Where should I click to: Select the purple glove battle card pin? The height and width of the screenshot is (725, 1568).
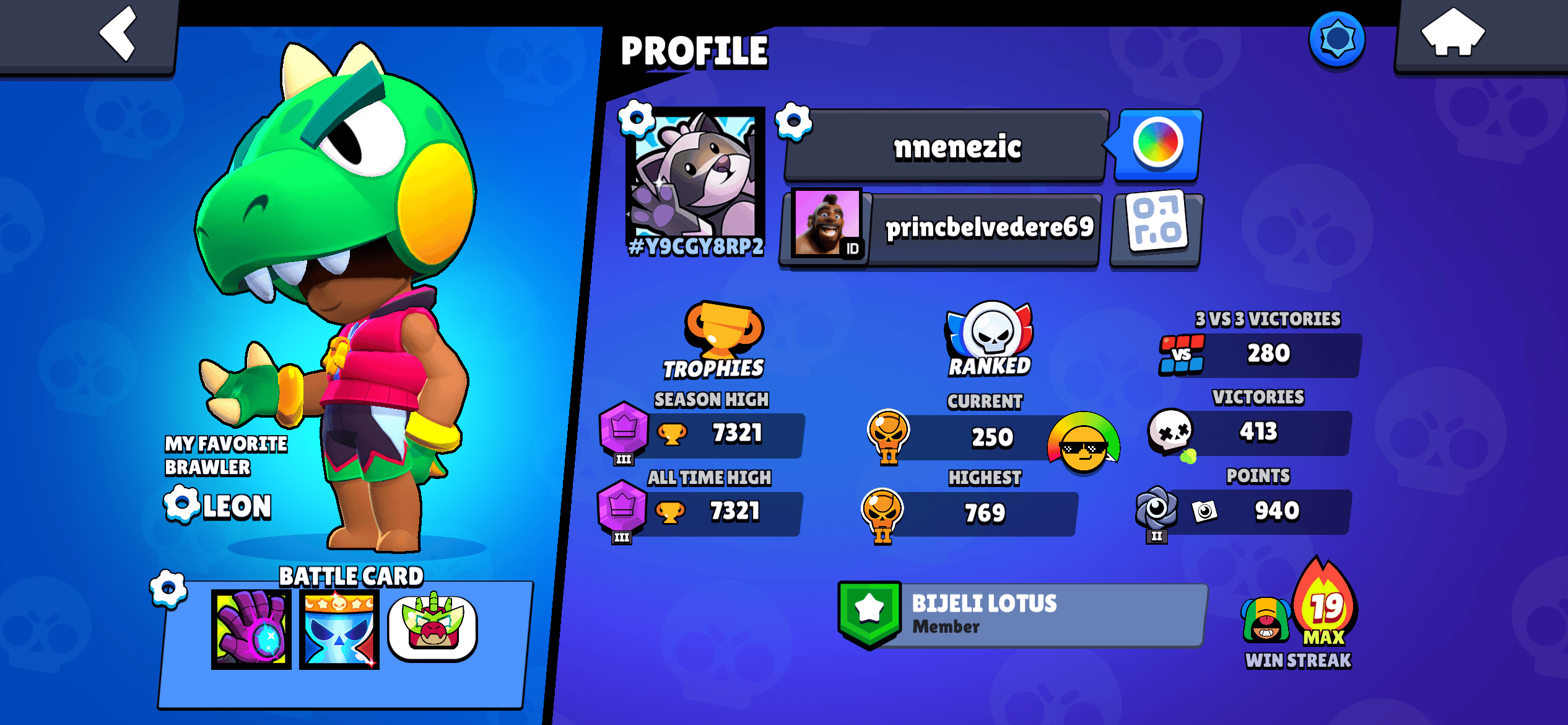250,628
